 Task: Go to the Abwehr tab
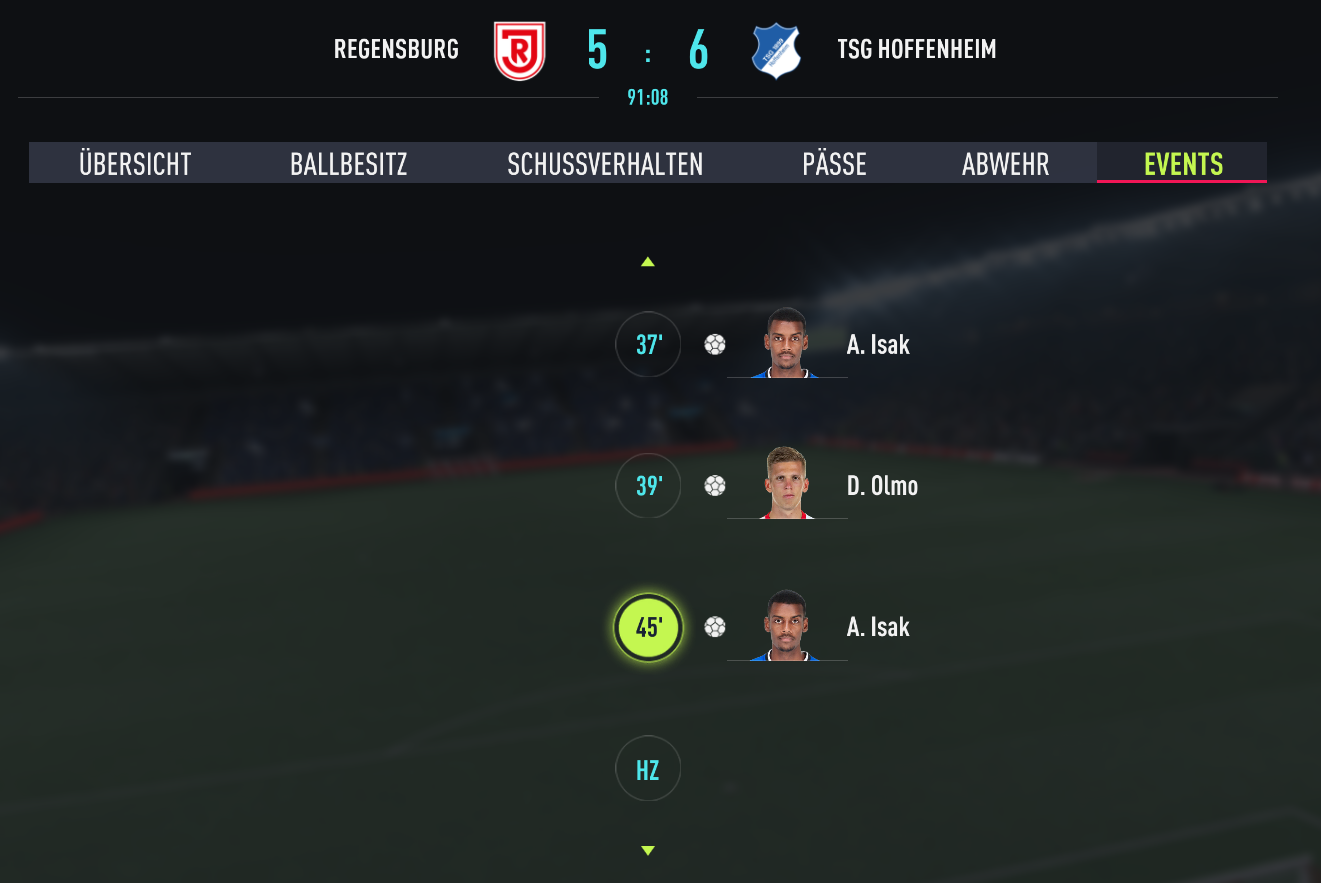1005,164
